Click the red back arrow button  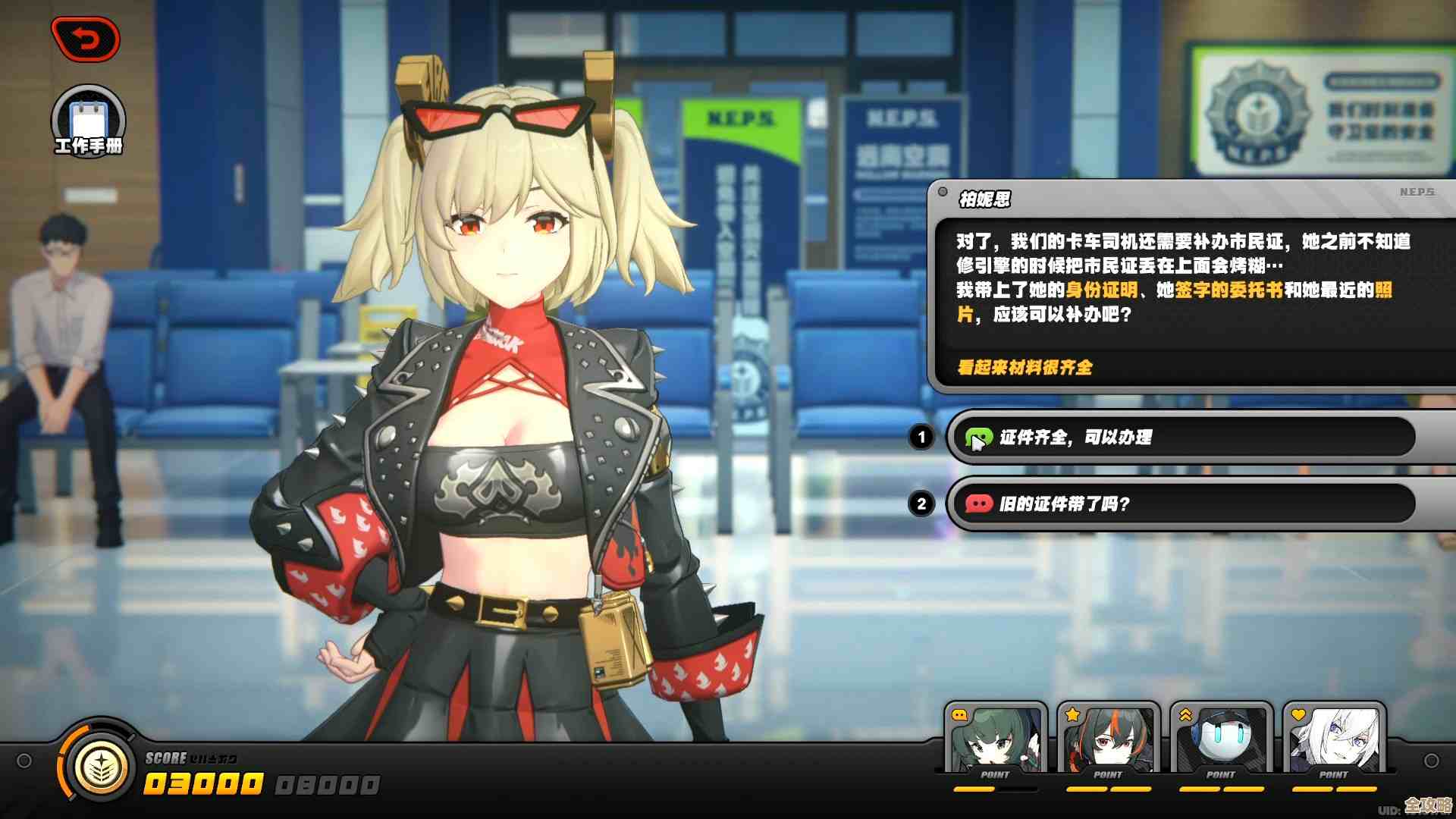point(86,39)
